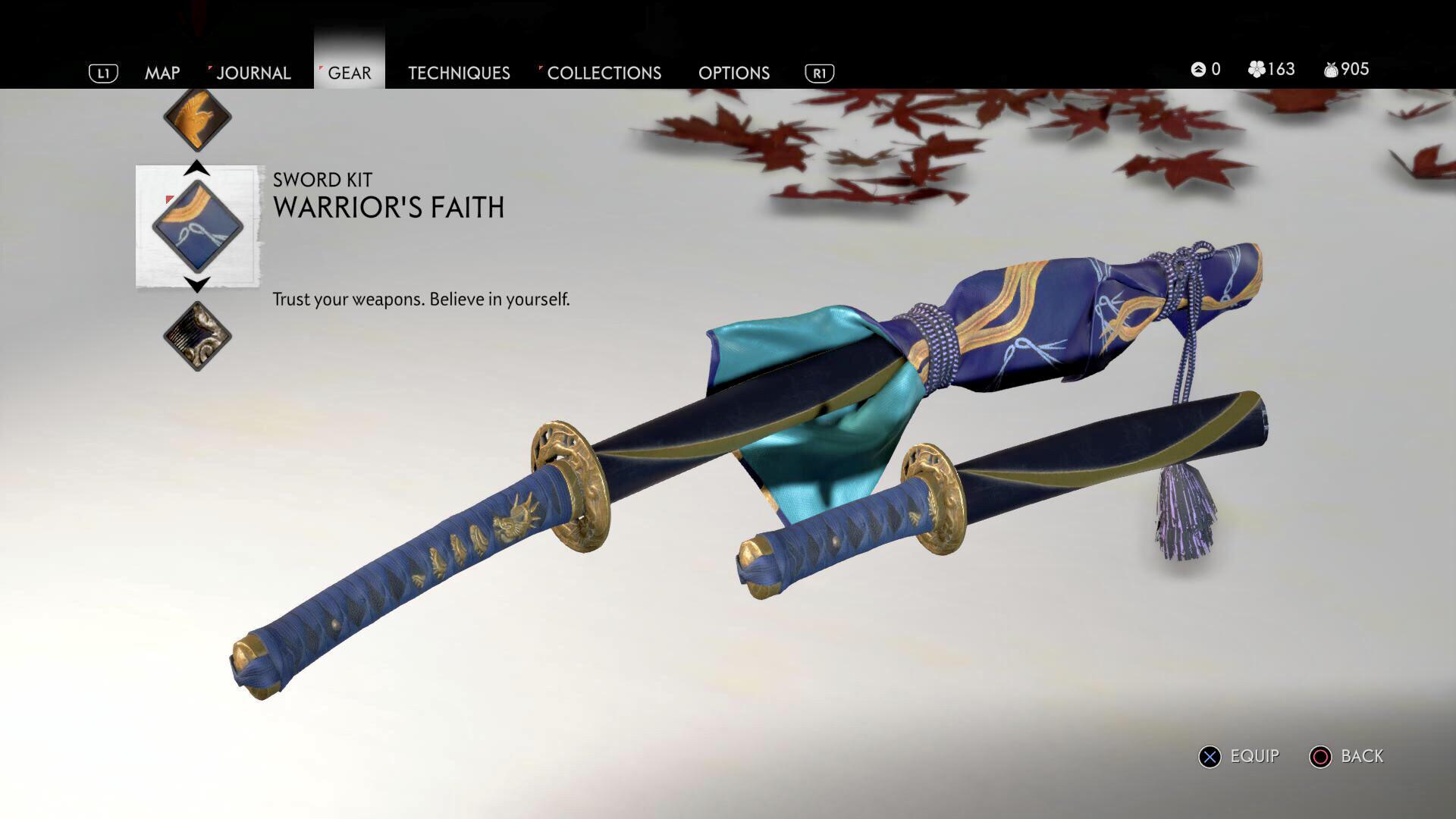This screenshot has height=819, width=1456.
Task: Expand the list upward with the up arrow
Action: [196, 168]
